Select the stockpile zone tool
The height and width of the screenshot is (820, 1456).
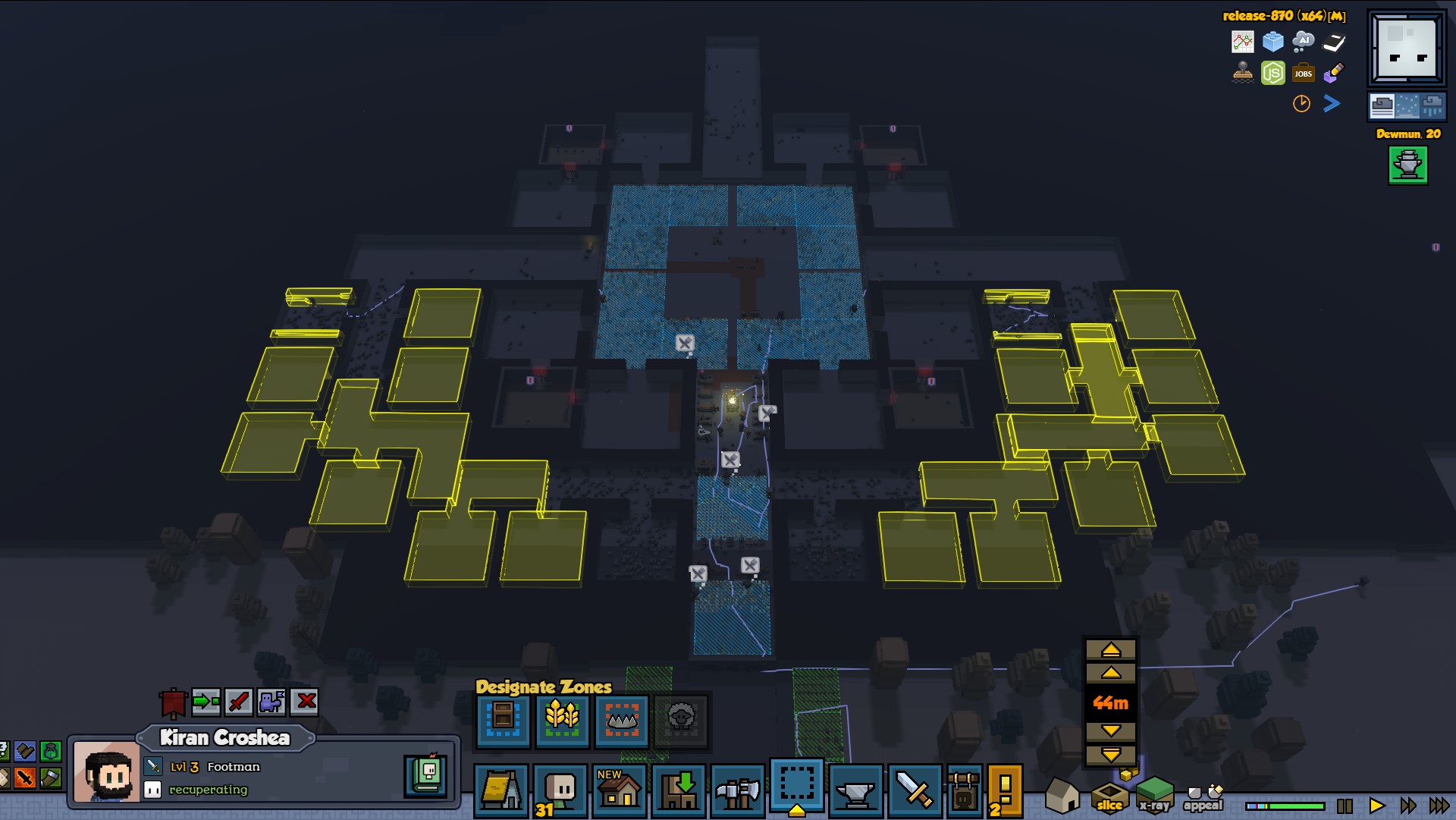502,719
